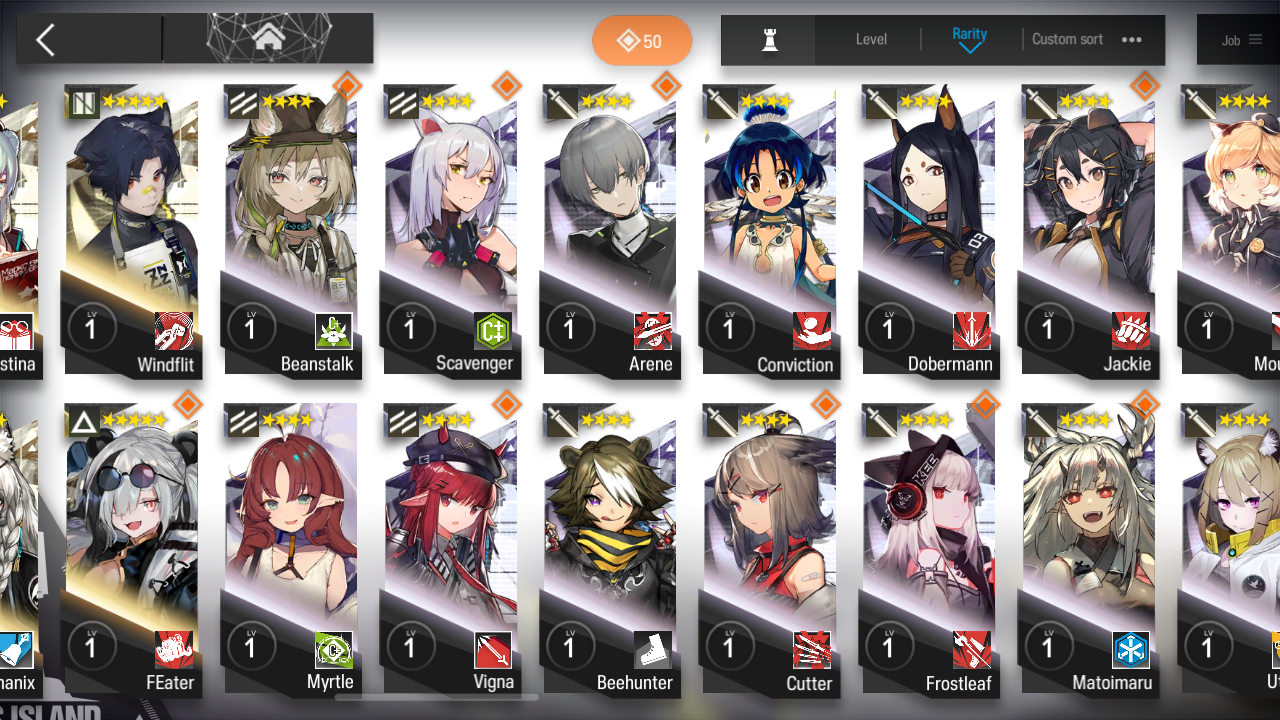Image resolution: width=1280 pixels, height=720 pixels.
Task: Choose the Dobermann operator card
Action: (928, 230)
